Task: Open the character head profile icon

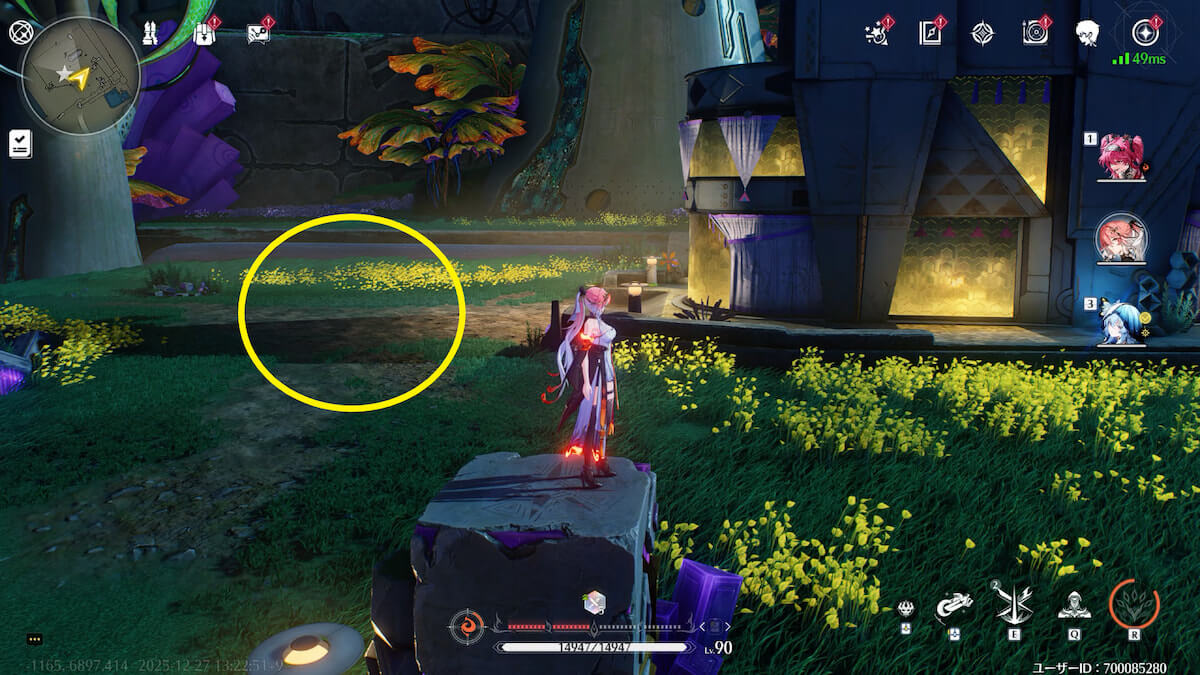Action: tap(1088, 33)
